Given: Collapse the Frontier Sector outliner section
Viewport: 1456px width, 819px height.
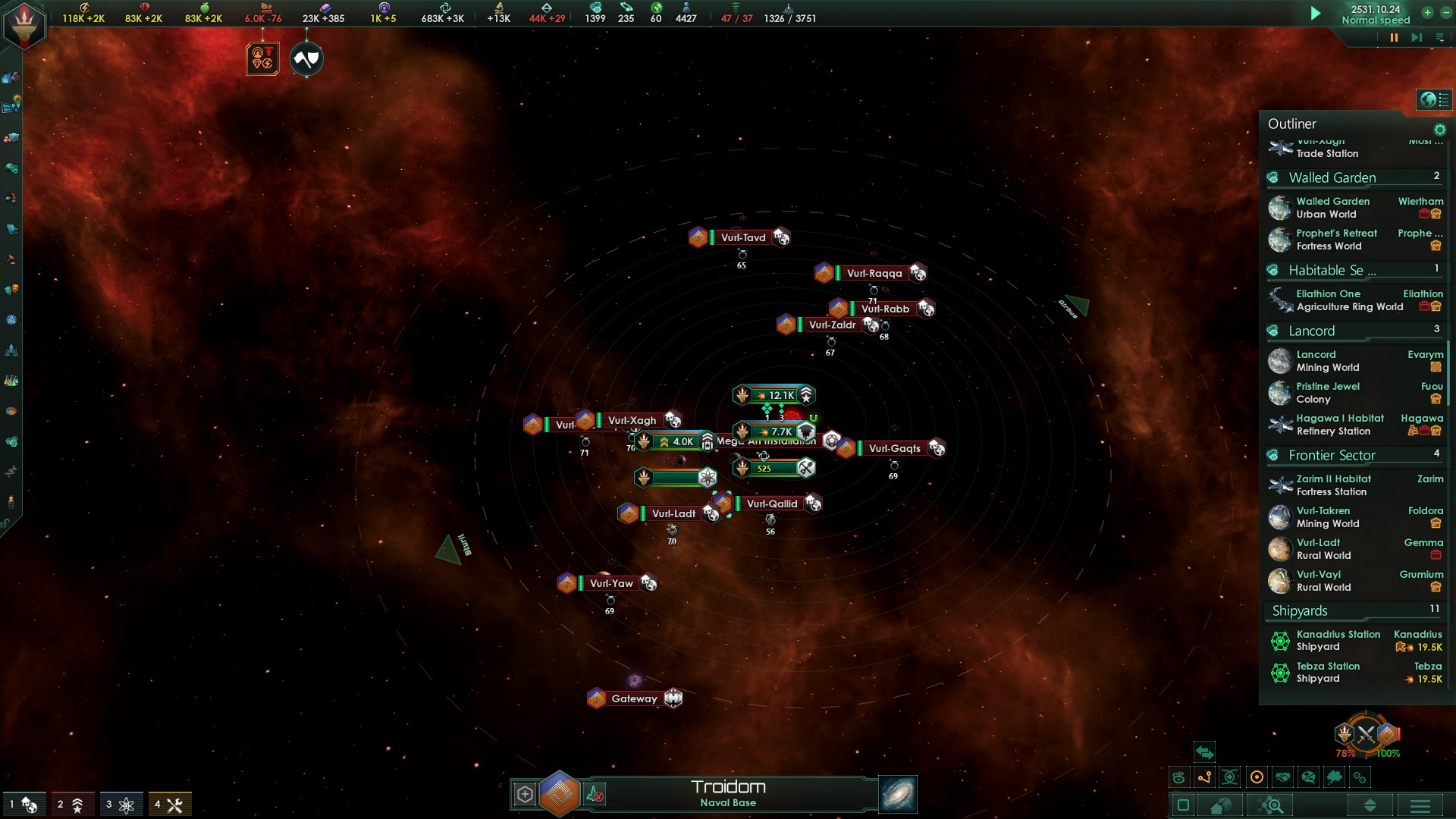Looking at the screenshot, I should [1332, 456].
